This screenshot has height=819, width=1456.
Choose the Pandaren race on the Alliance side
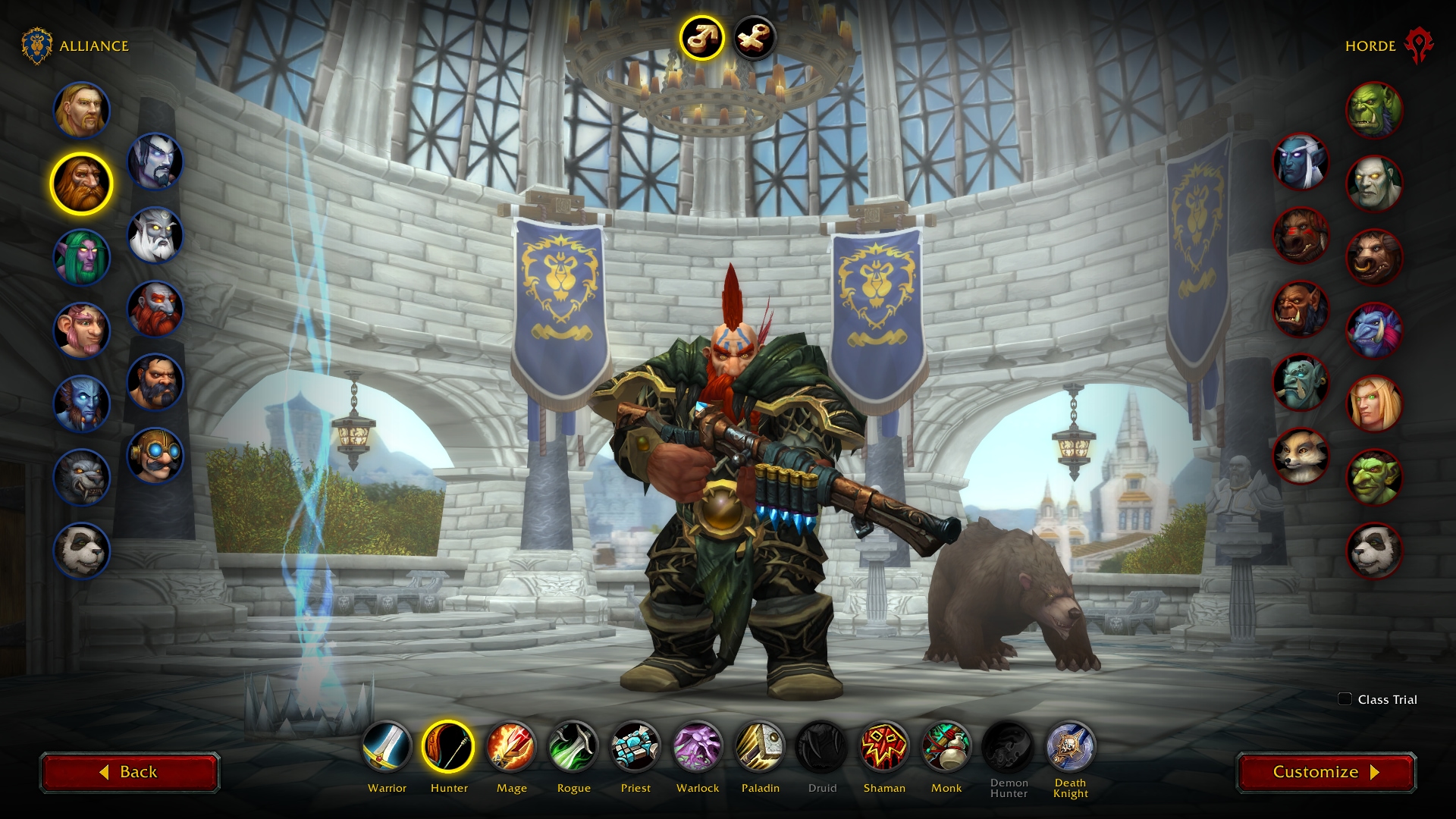81,551
